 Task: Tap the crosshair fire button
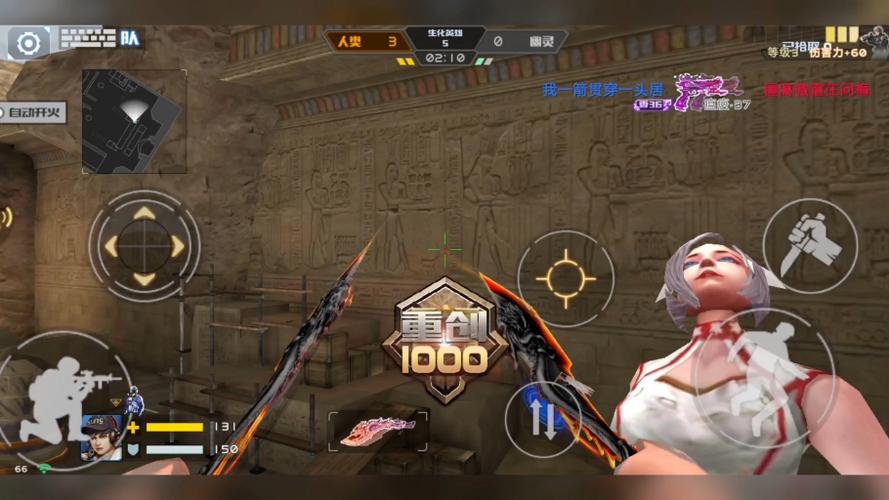565,278
